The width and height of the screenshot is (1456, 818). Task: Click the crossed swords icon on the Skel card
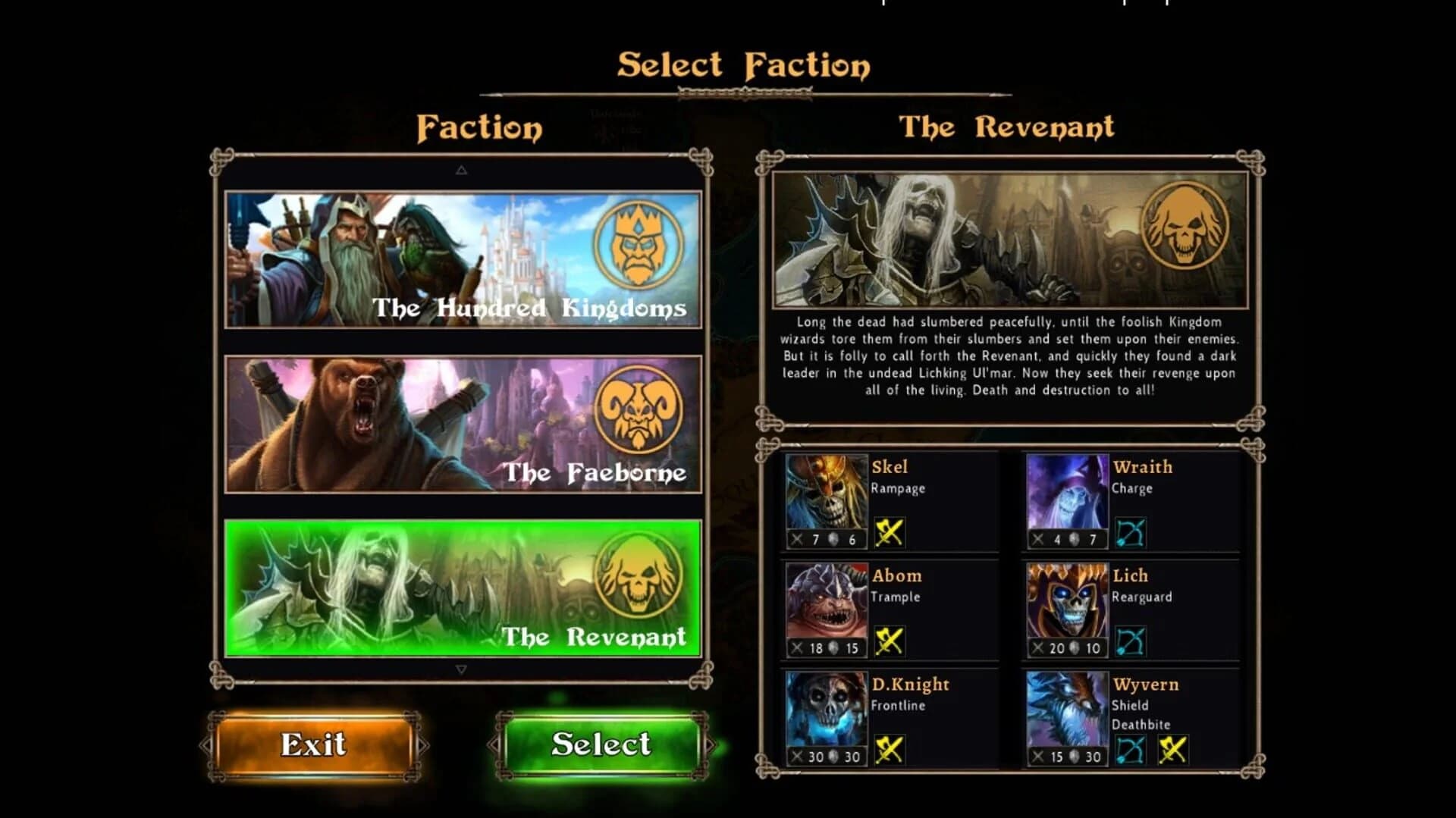(x=889, y=531)
